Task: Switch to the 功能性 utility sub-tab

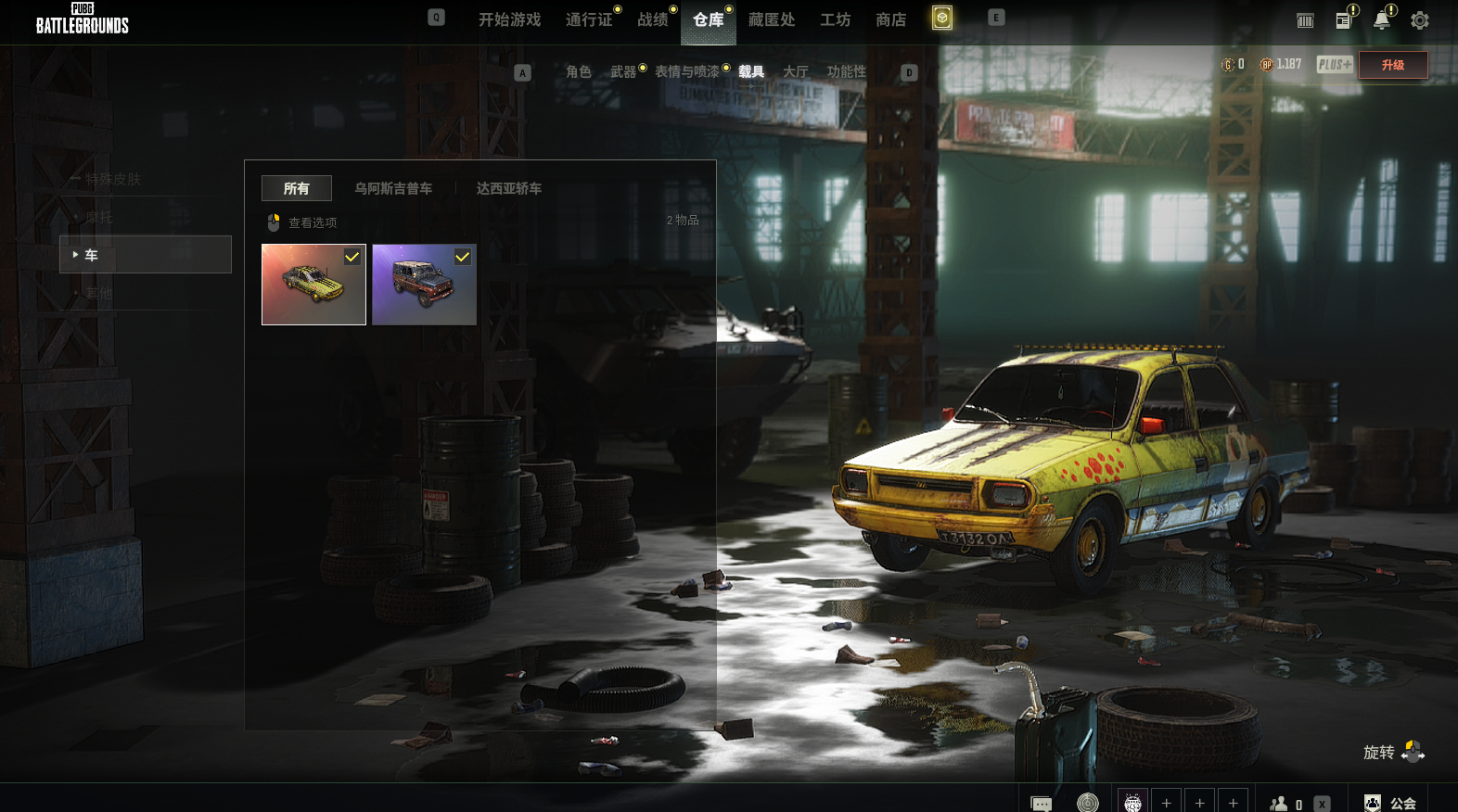Action: [846, 71]
